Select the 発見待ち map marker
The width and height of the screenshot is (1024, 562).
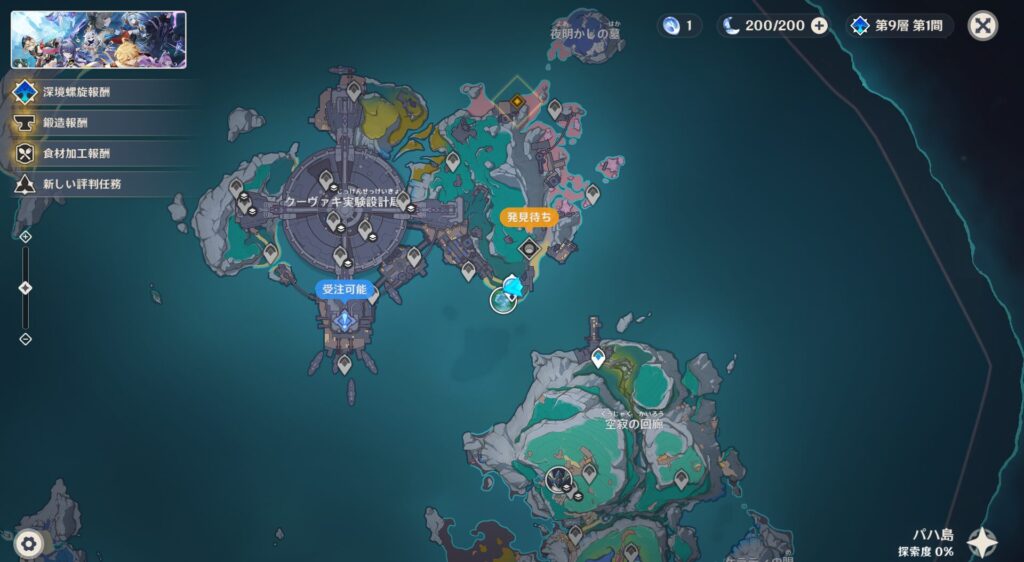pos(529,247)
